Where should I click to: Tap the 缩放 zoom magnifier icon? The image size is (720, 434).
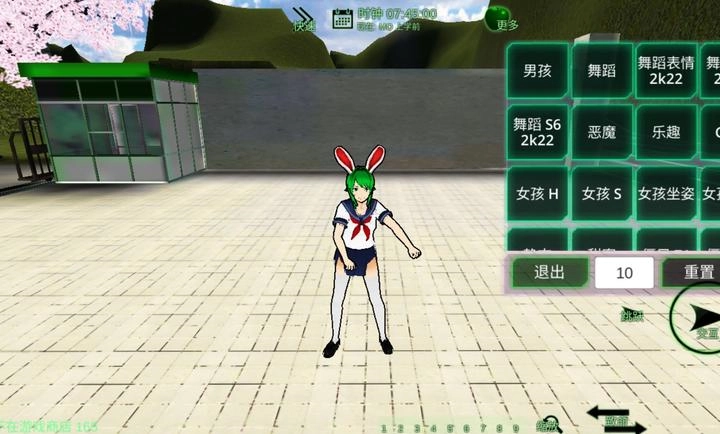coord(549,424)
